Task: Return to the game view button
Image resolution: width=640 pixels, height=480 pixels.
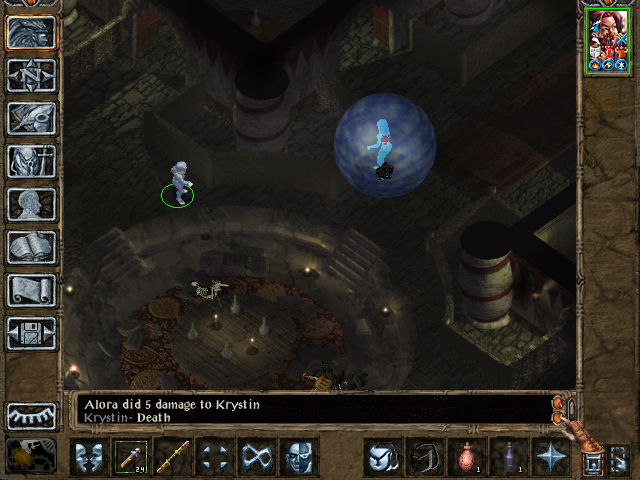Action: (32, 32)
